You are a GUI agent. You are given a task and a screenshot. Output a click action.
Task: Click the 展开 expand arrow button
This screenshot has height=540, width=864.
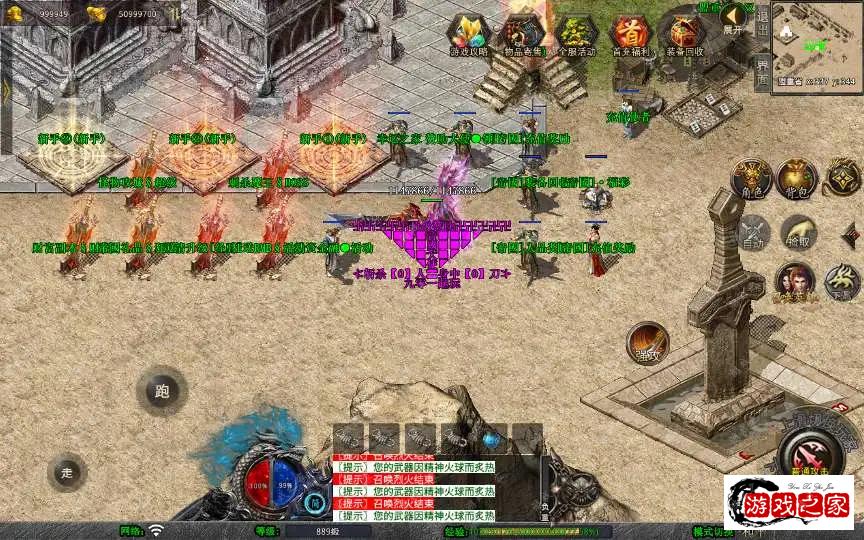pos(735,17)
